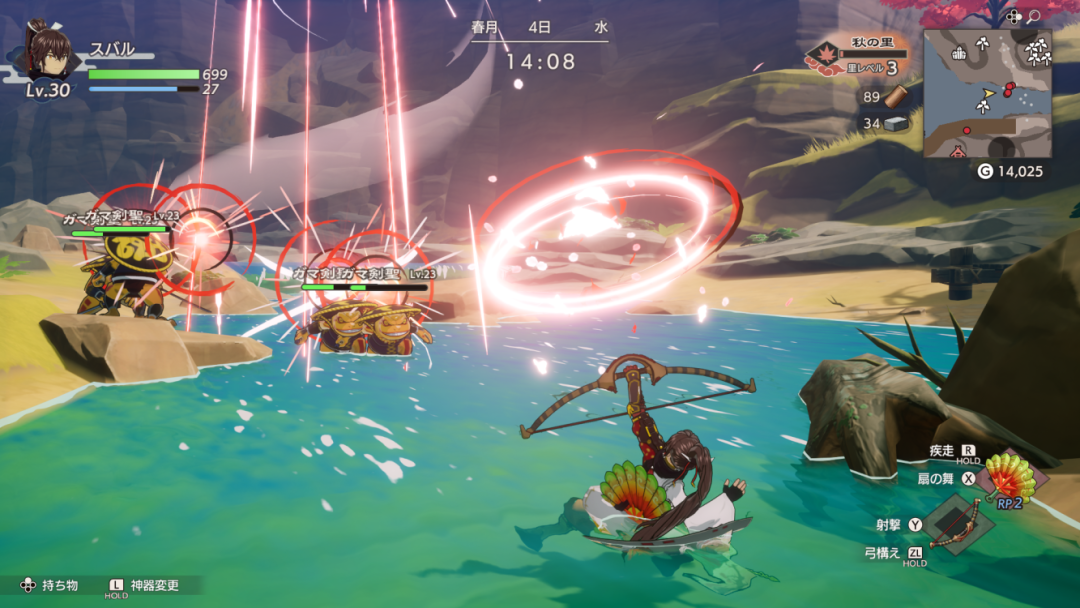Open the 持ち物 inventory label
Viewport: 1080px width, 608px height.
tap(59, 585)
